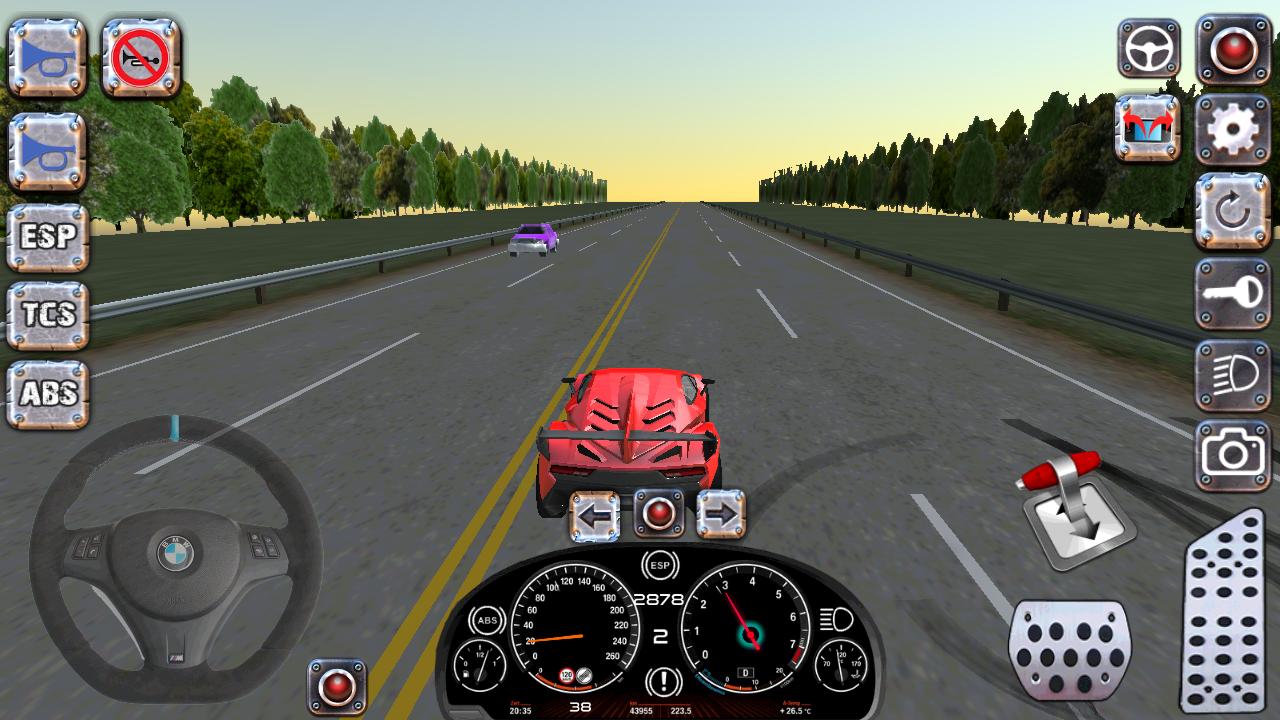Switch to steering wheel control mode
The image size is (1280, 720).
(x=1148, y=47)
